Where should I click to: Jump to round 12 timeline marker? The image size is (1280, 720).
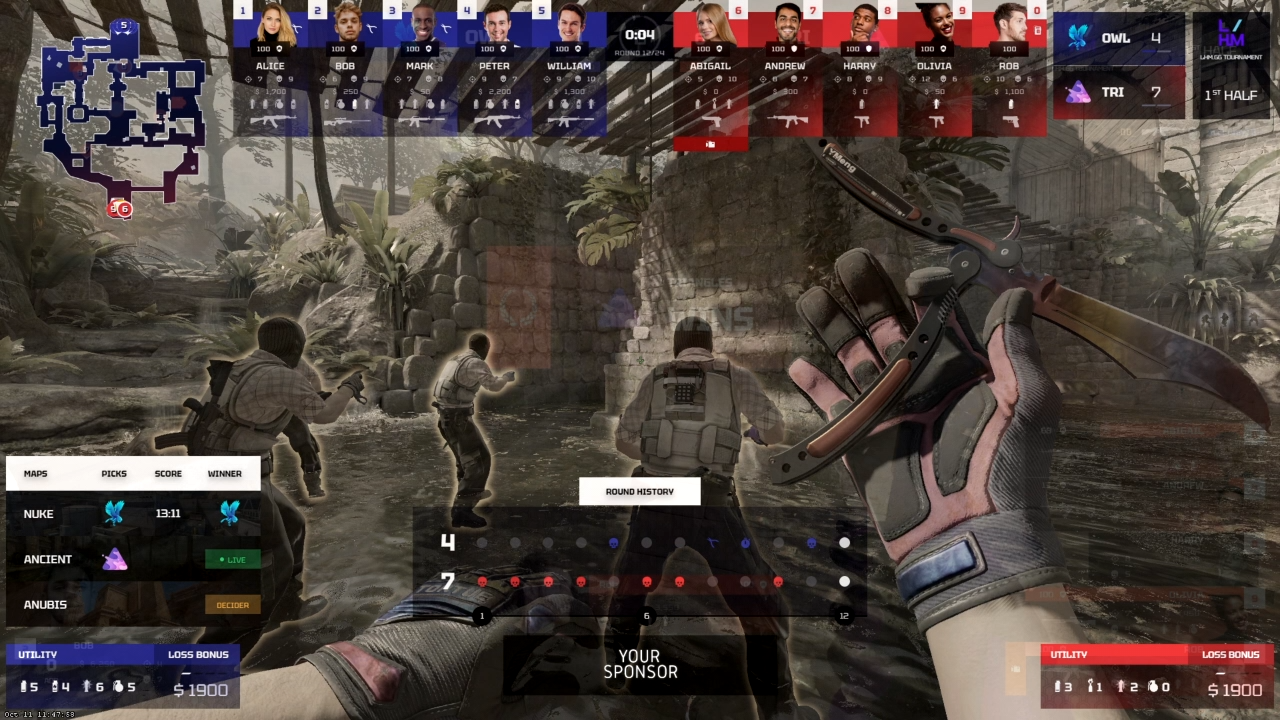[844, 616]
